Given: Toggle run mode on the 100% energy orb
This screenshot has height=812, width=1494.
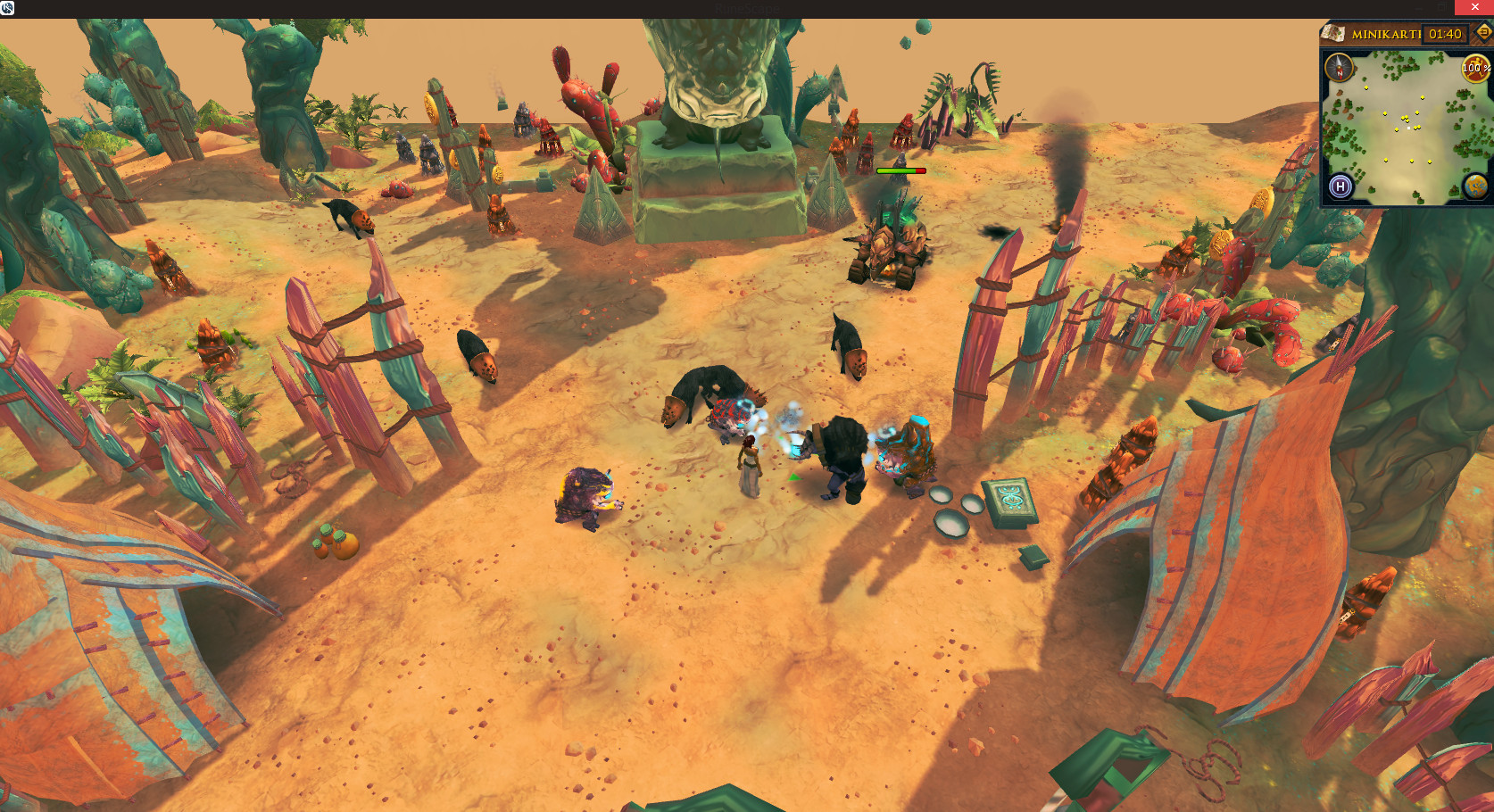Looking at the screenshot, I should (1474, 68).
